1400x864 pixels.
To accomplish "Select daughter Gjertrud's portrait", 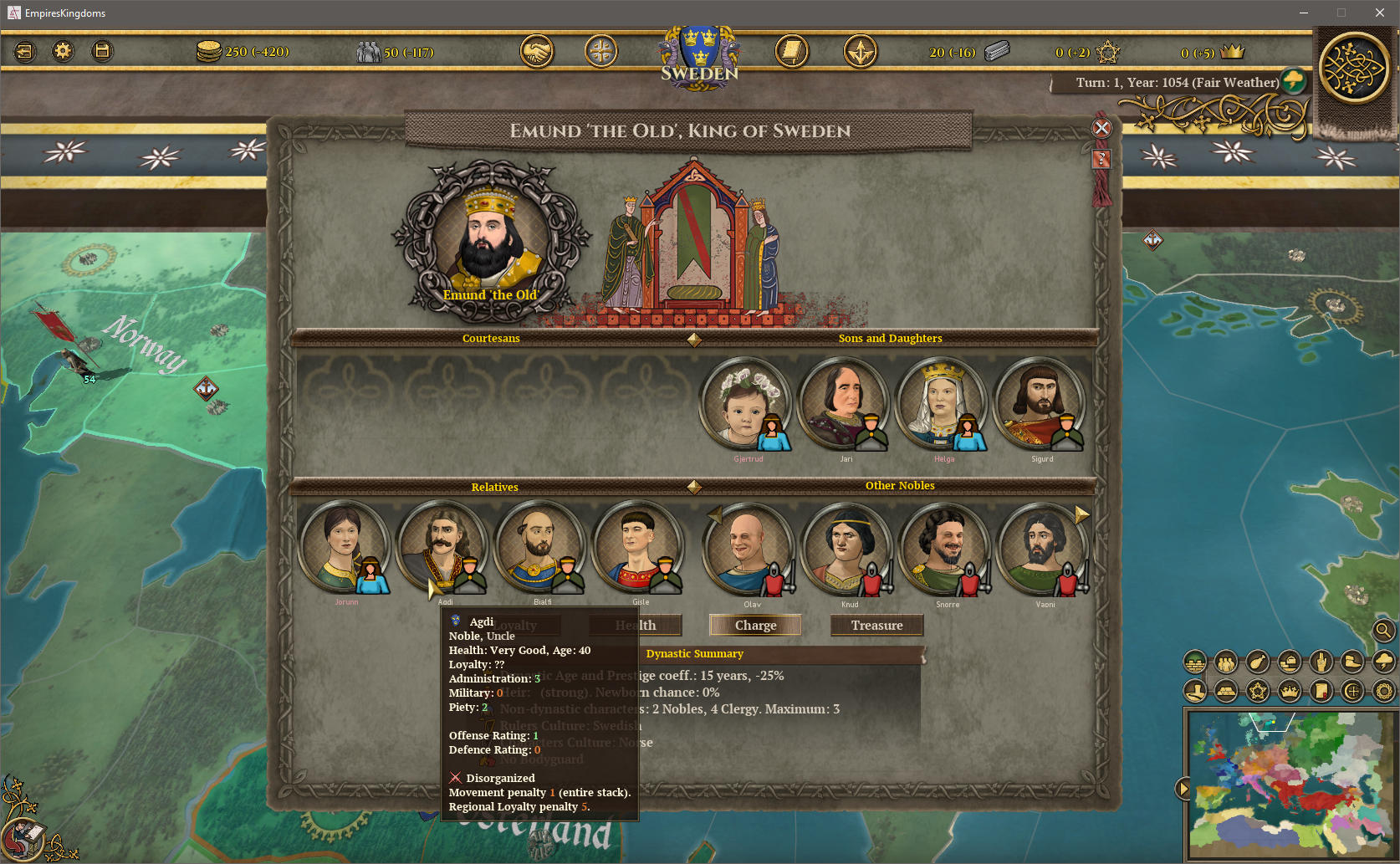I will [745, 404].
